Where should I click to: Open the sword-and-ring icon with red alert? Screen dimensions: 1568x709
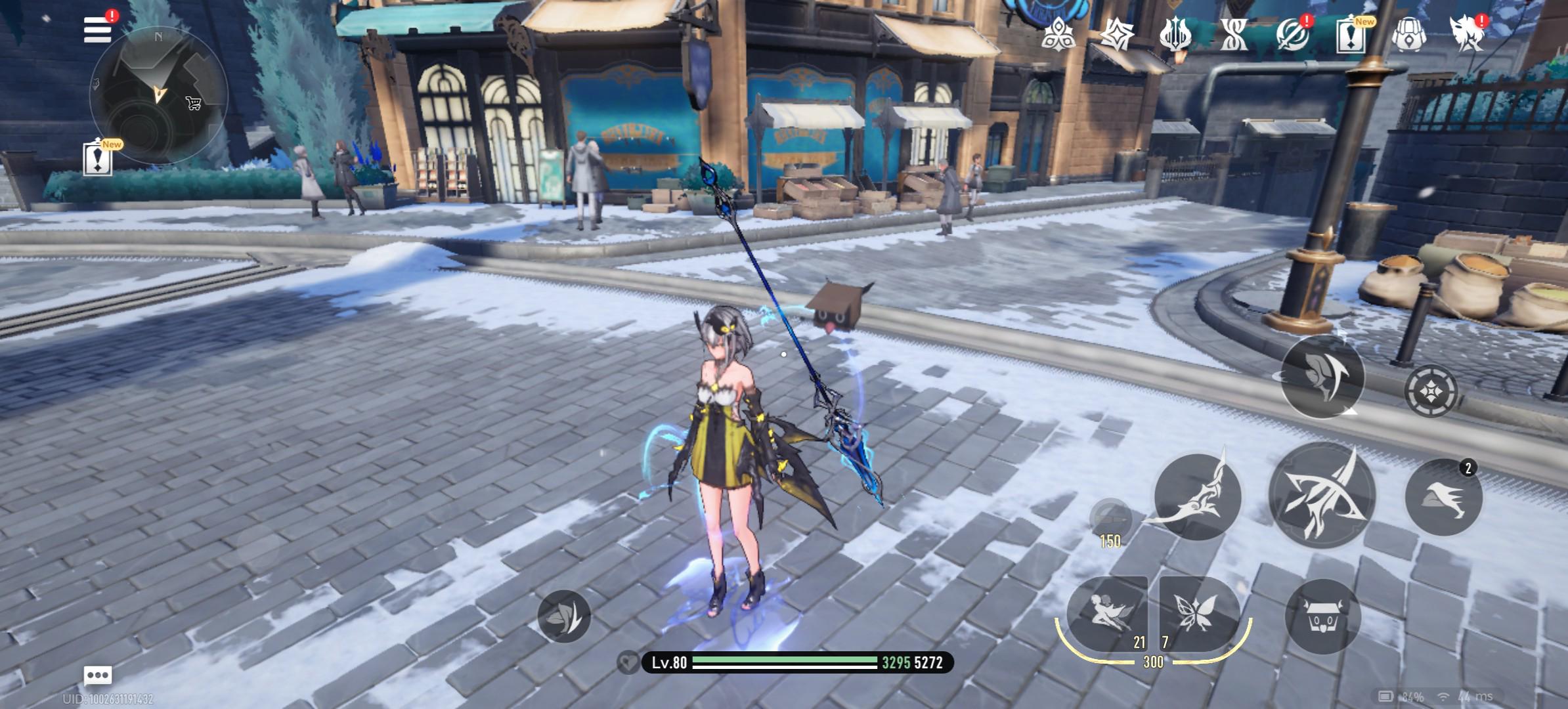(x=1292, y=33)
